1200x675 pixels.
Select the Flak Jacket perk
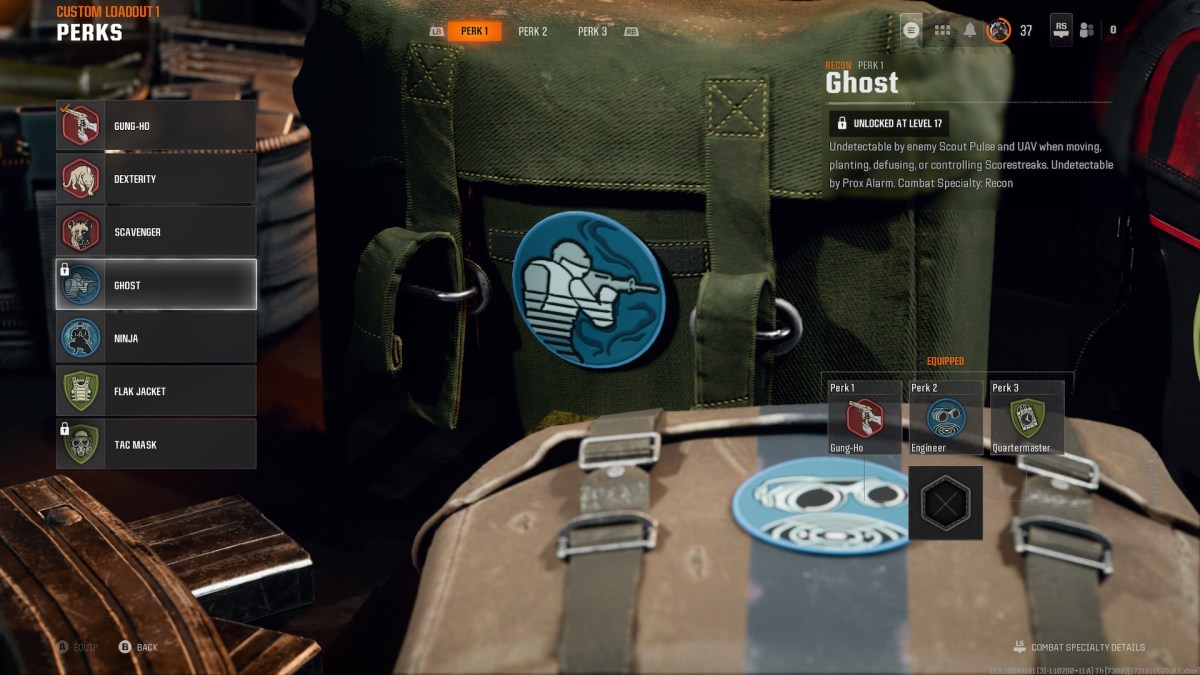pos(156,391)
